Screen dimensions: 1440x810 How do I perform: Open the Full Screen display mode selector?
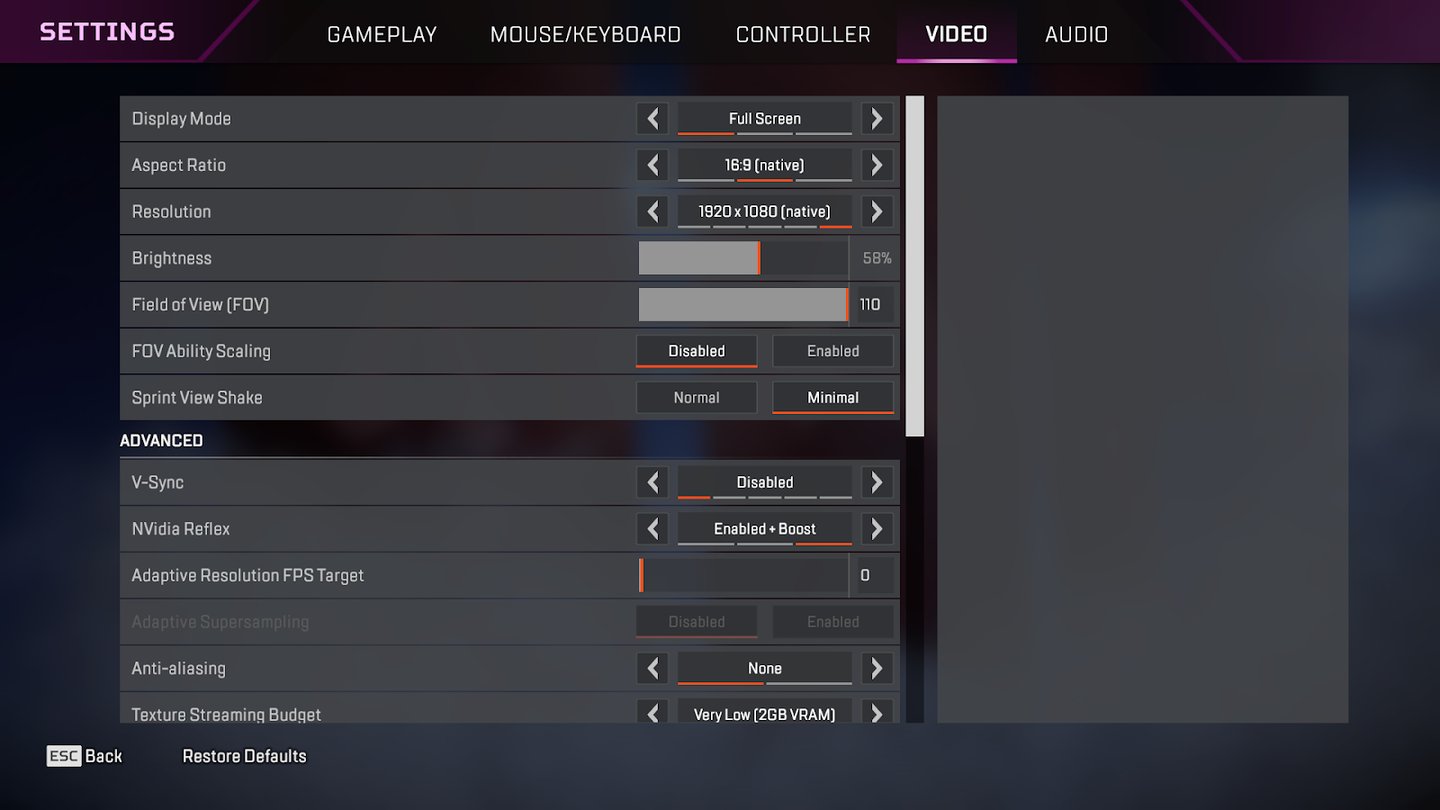tap(764, 118)
